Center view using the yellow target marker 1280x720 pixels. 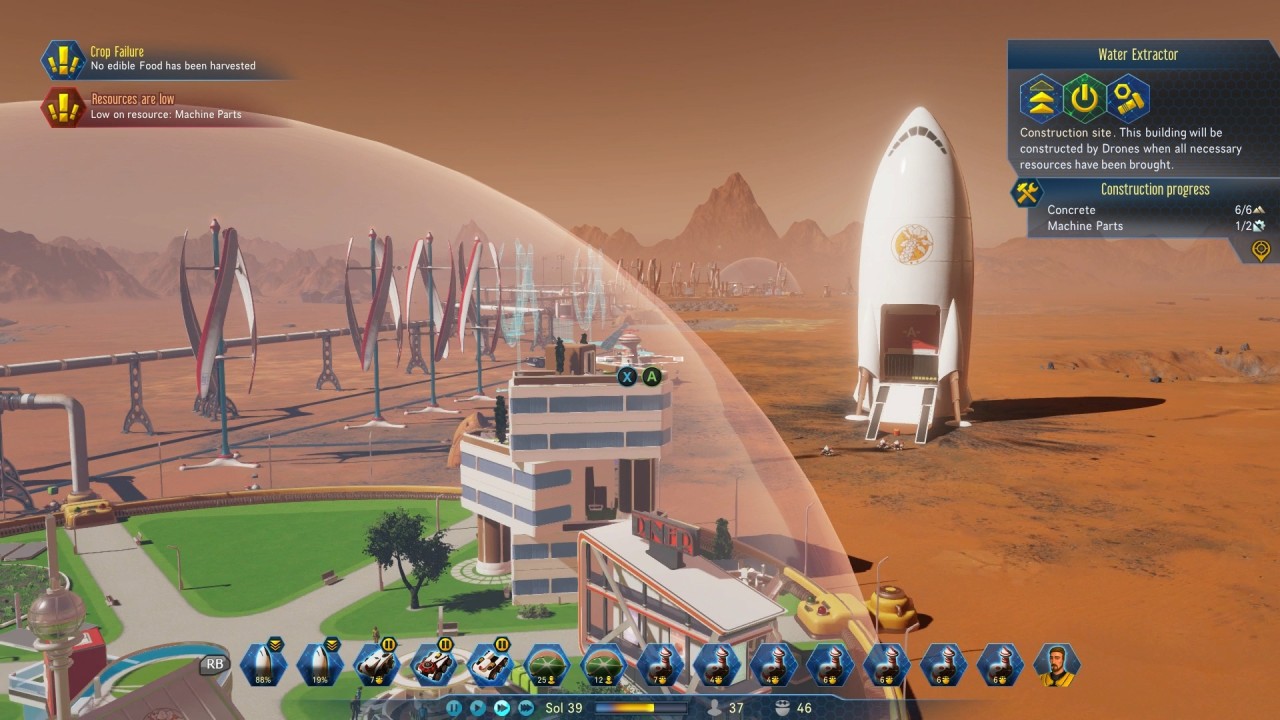(1262, 249)
